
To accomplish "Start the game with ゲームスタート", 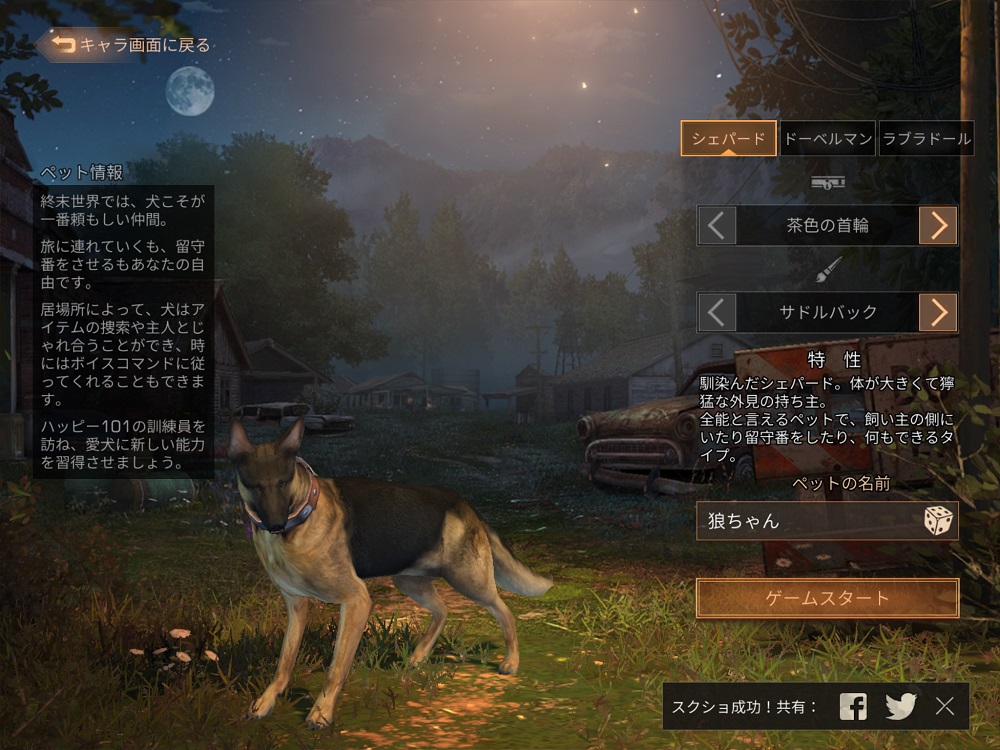I will coord(827,599).
